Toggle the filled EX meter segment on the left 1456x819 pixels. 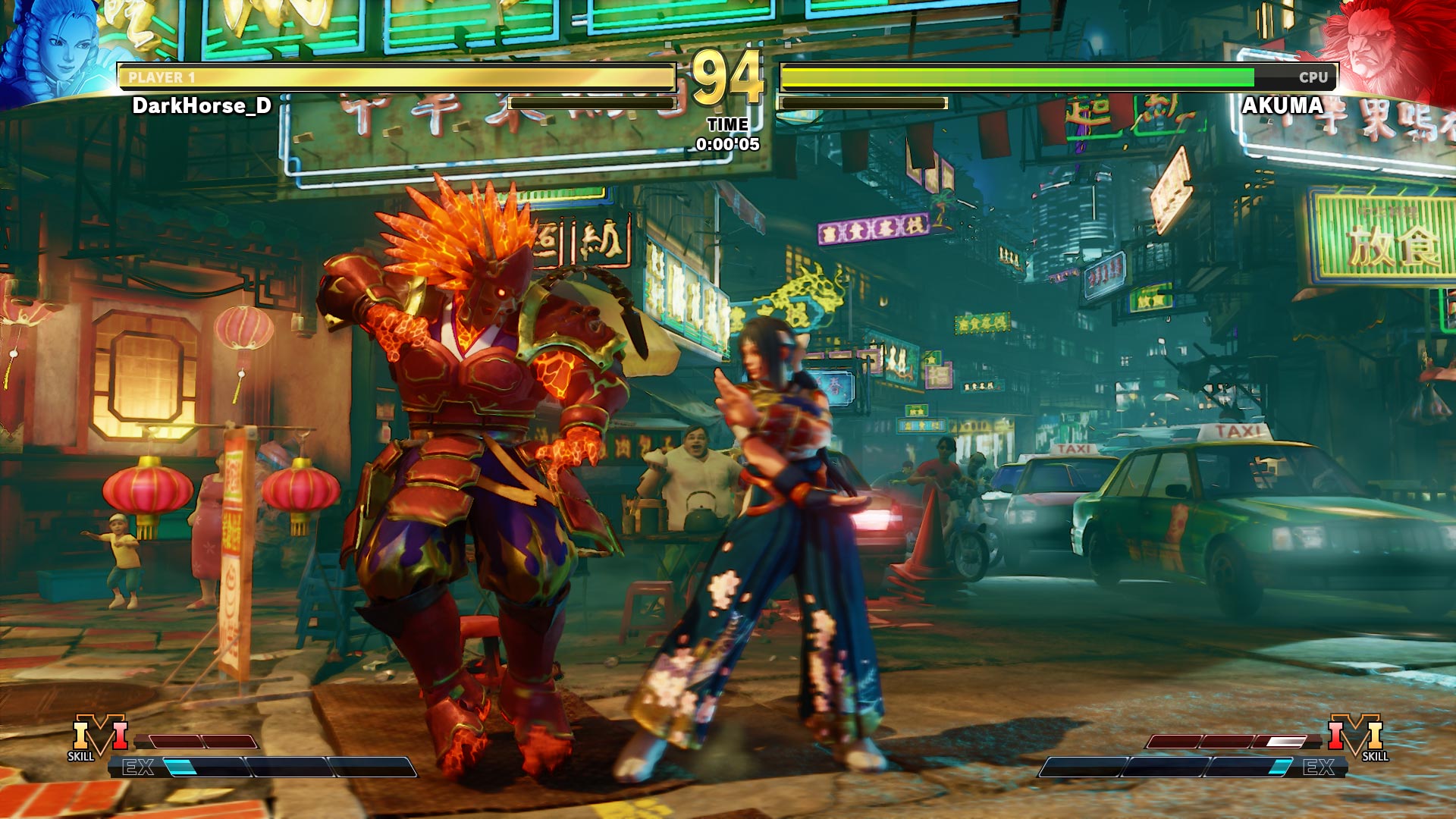[x=182, y=766]
